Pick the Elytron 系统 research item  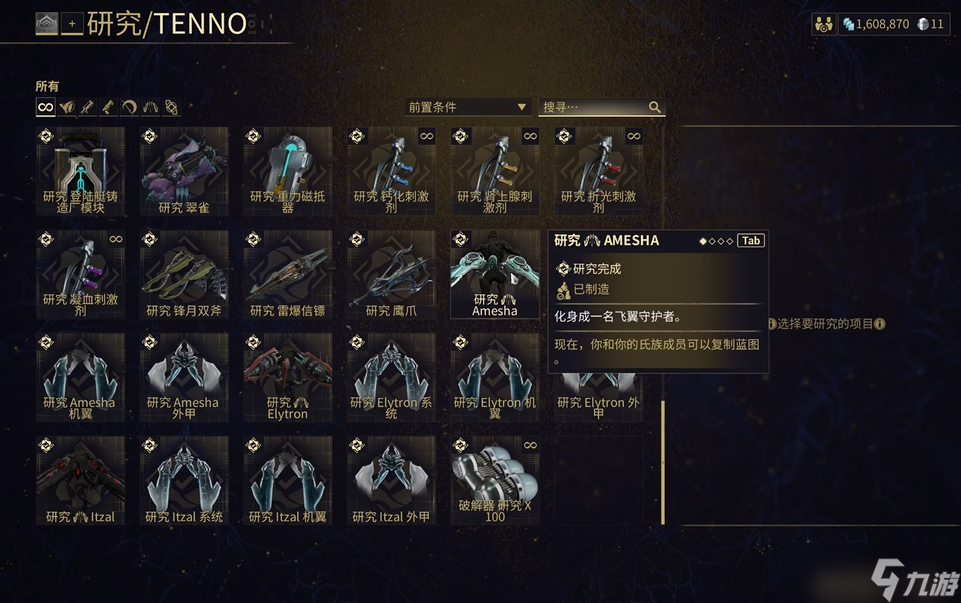coord(391,377)
